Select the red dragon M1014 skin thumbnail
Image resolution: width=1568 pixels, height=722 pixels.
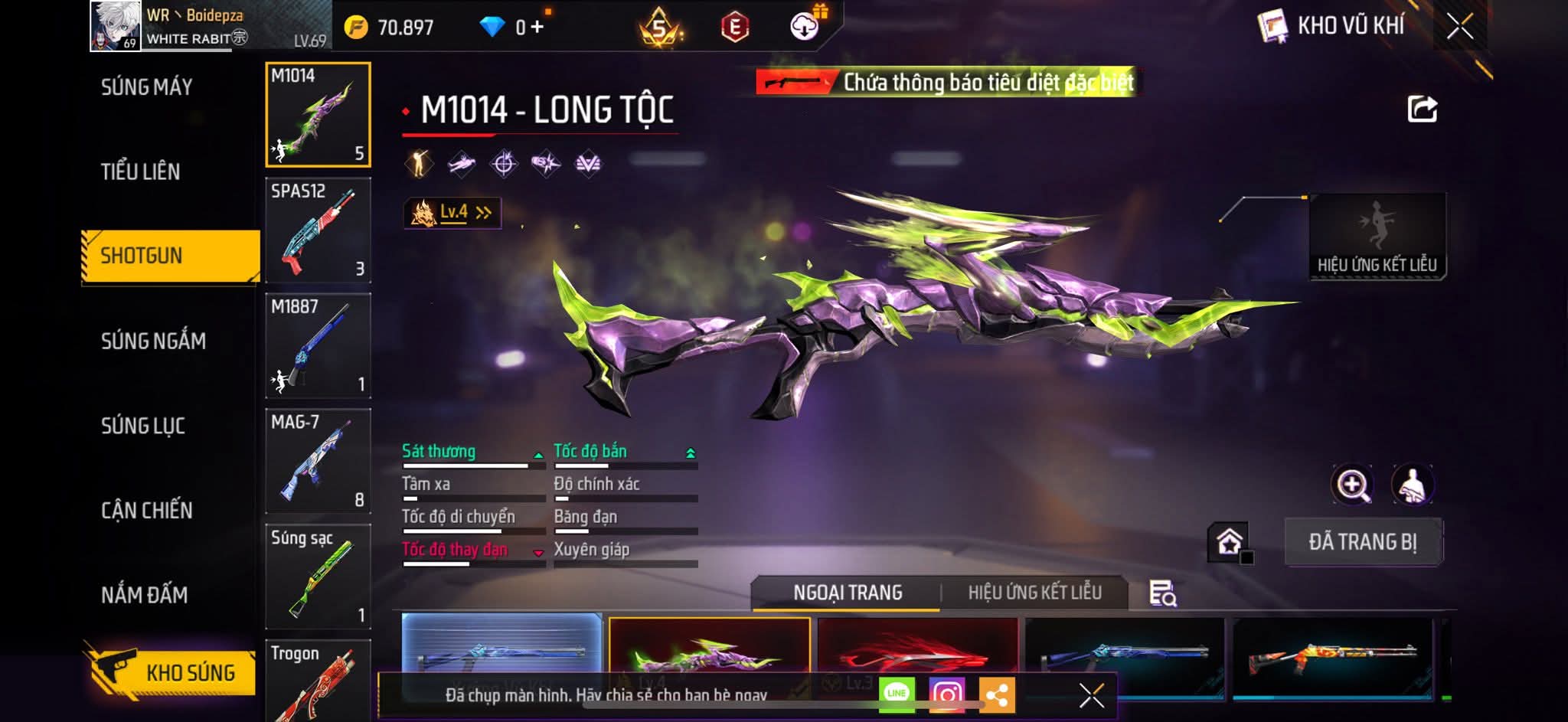[917, 651]
